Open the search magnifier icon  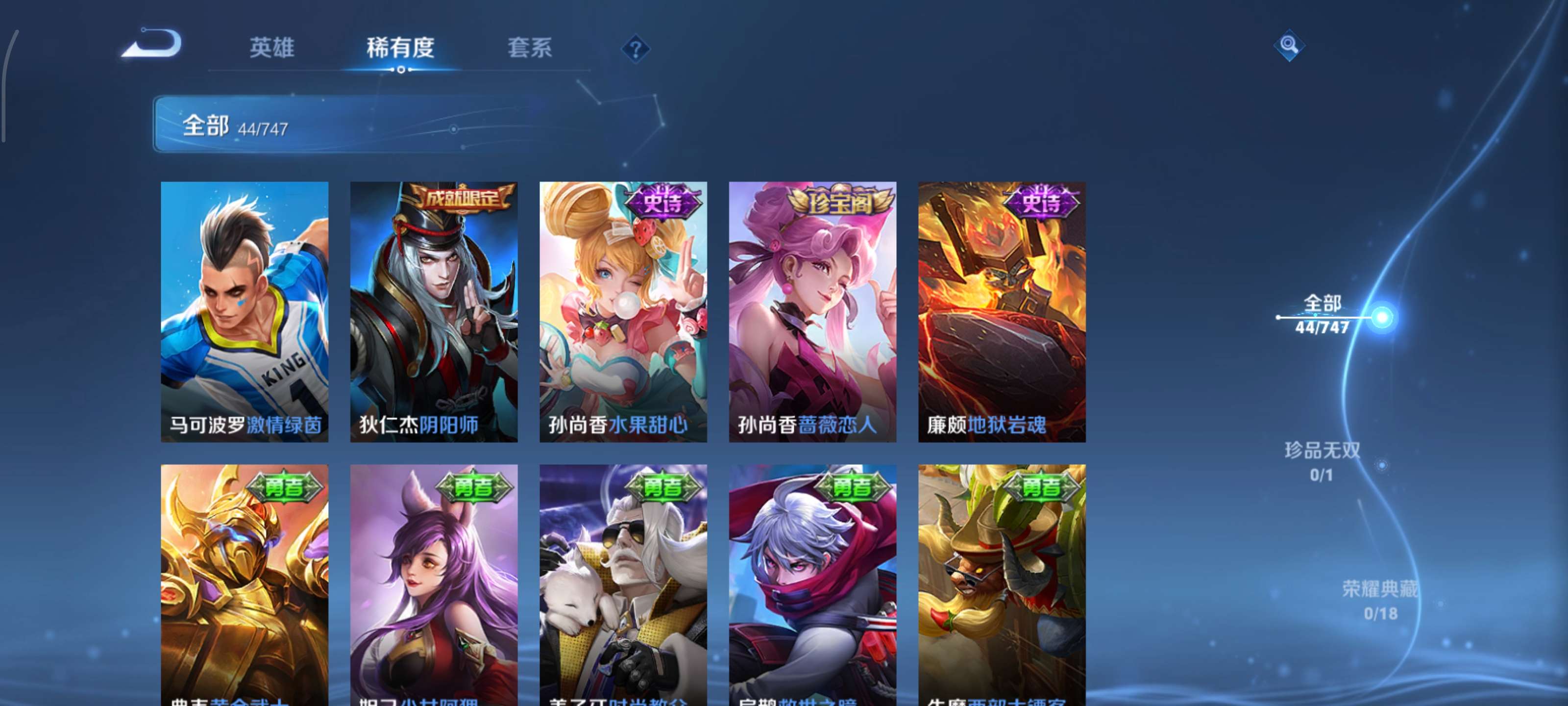click(x=1290, y=45)
